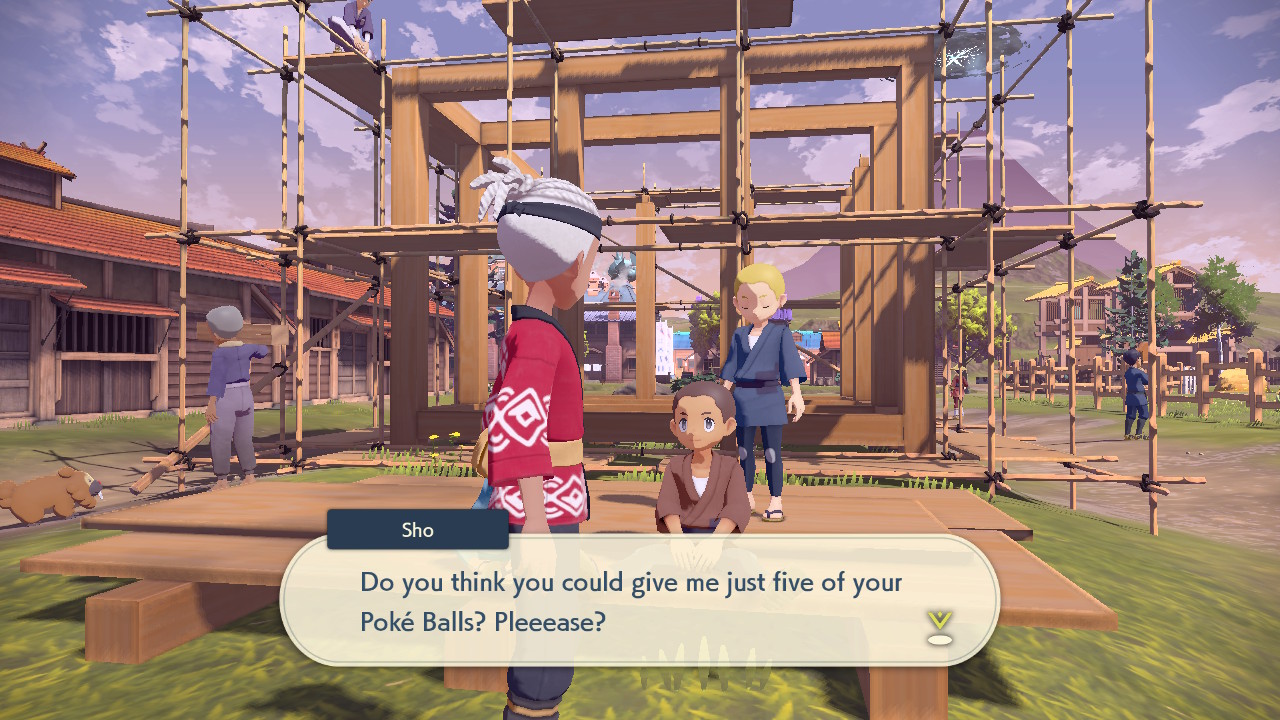The width and height of the screenshot is (1280, 720).
Task: Click Sho's dialogue text box
Action: click(640, 600)
